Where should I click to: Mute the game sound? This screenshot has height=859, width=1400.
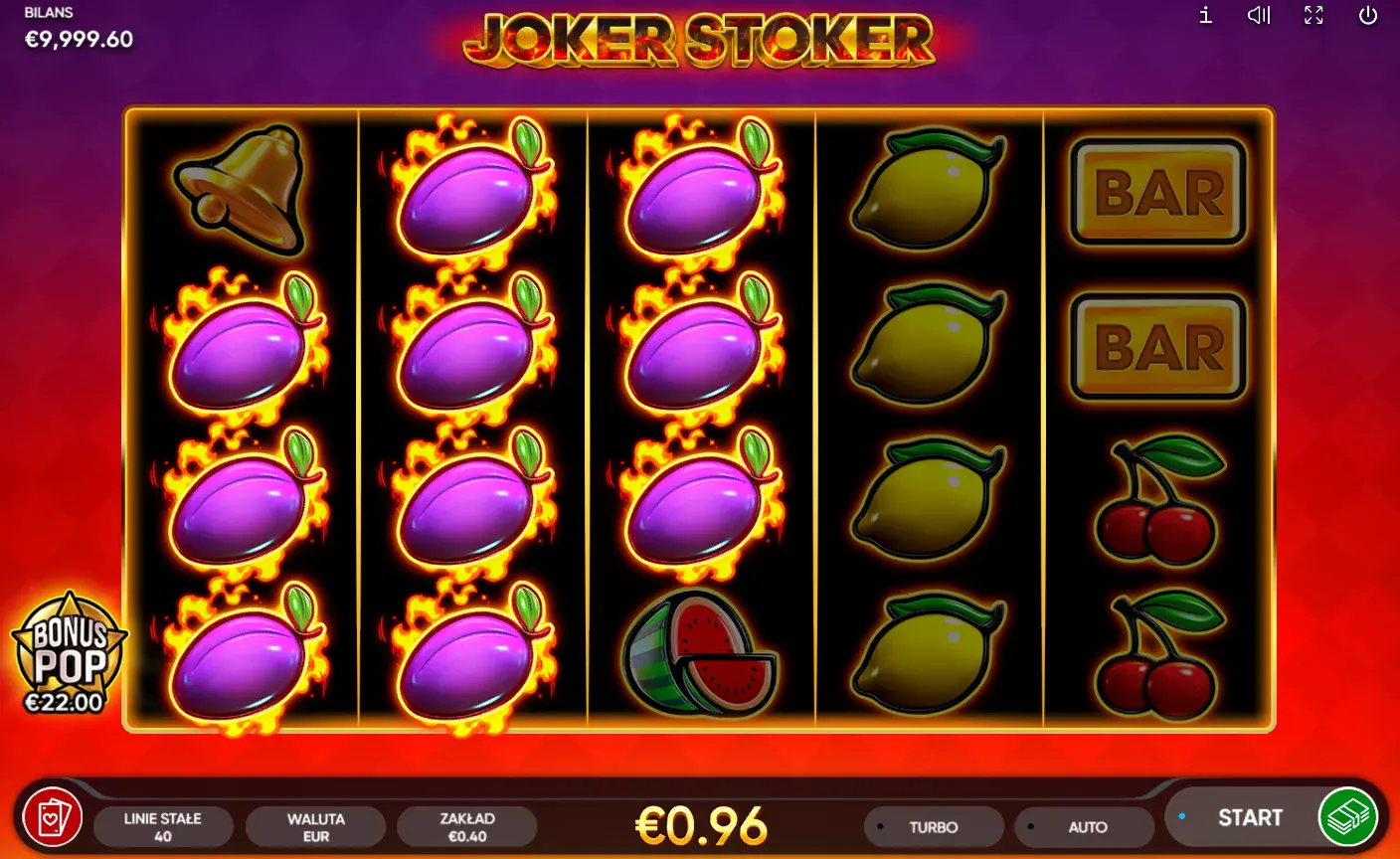coord(1258,15)
